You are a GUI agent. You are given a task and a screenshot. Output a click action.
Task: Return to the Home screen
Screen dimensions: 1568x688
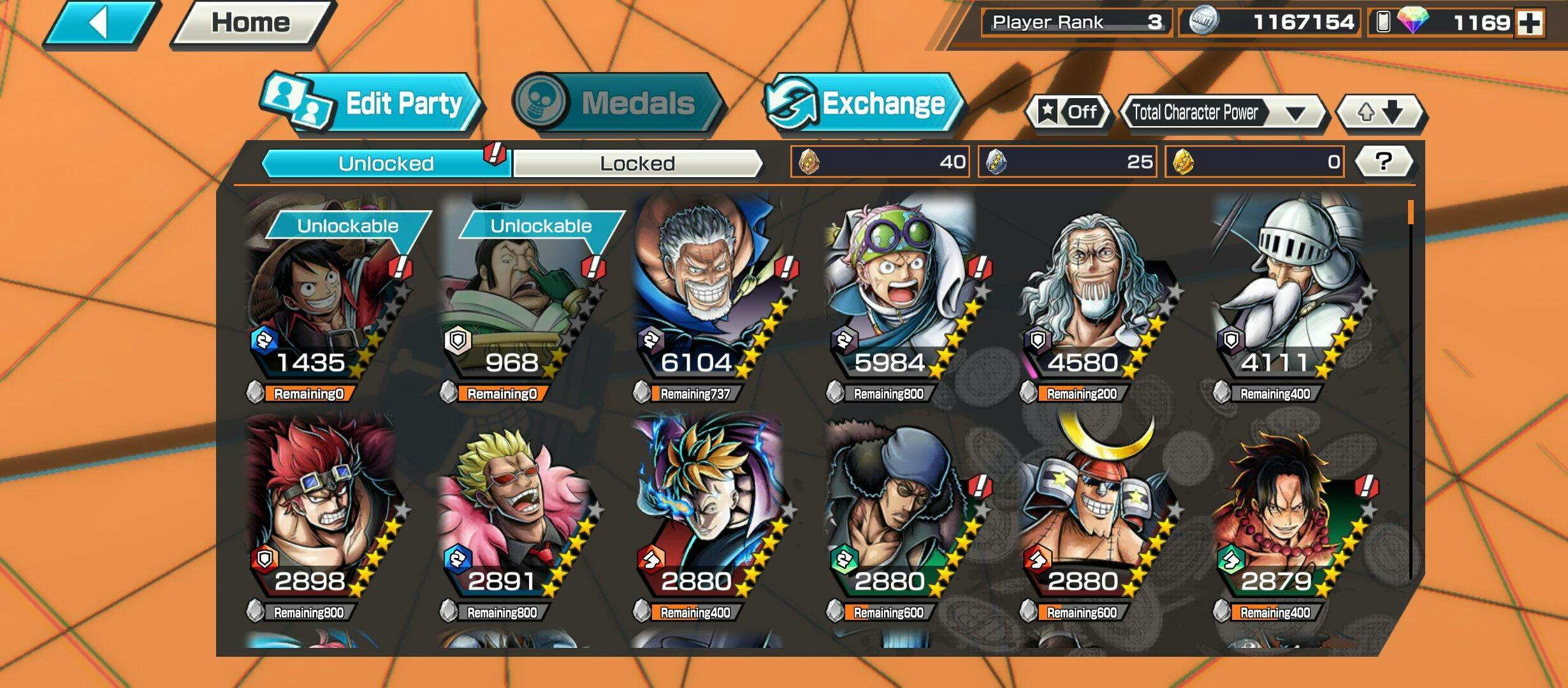[251, 24]
